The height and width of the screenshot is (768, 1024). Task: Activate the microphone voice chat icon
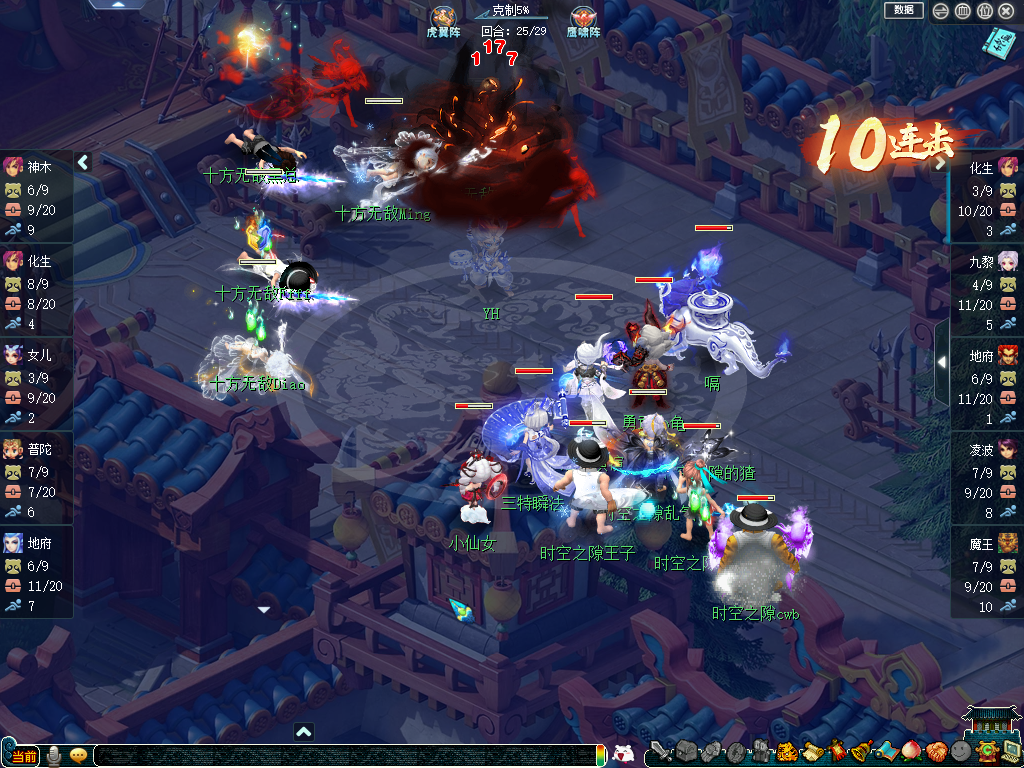54,756
